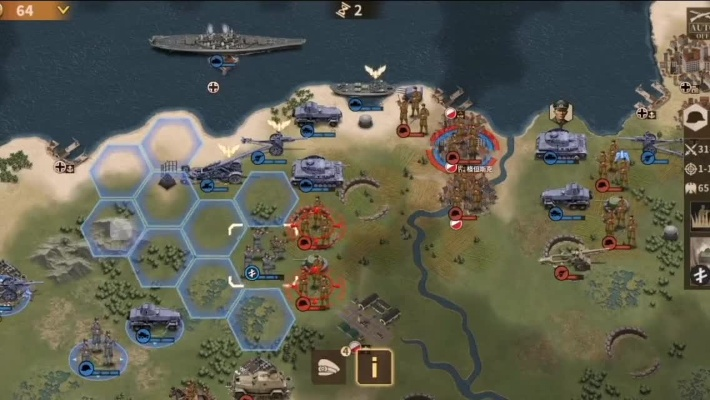Click the iron cross button on right edge

(699, 277)
